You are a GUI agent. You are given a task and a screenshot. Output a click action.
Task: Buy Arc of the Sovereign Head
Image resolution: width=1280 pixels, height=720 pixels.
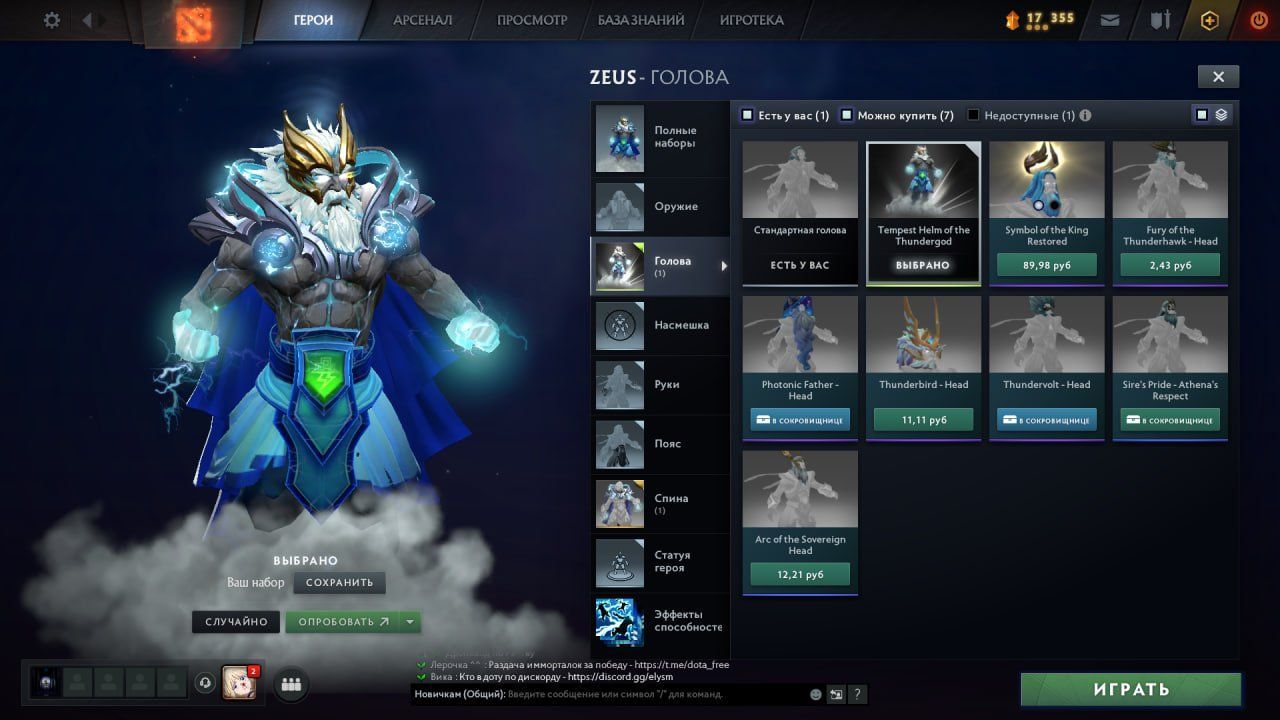[800, 574]
